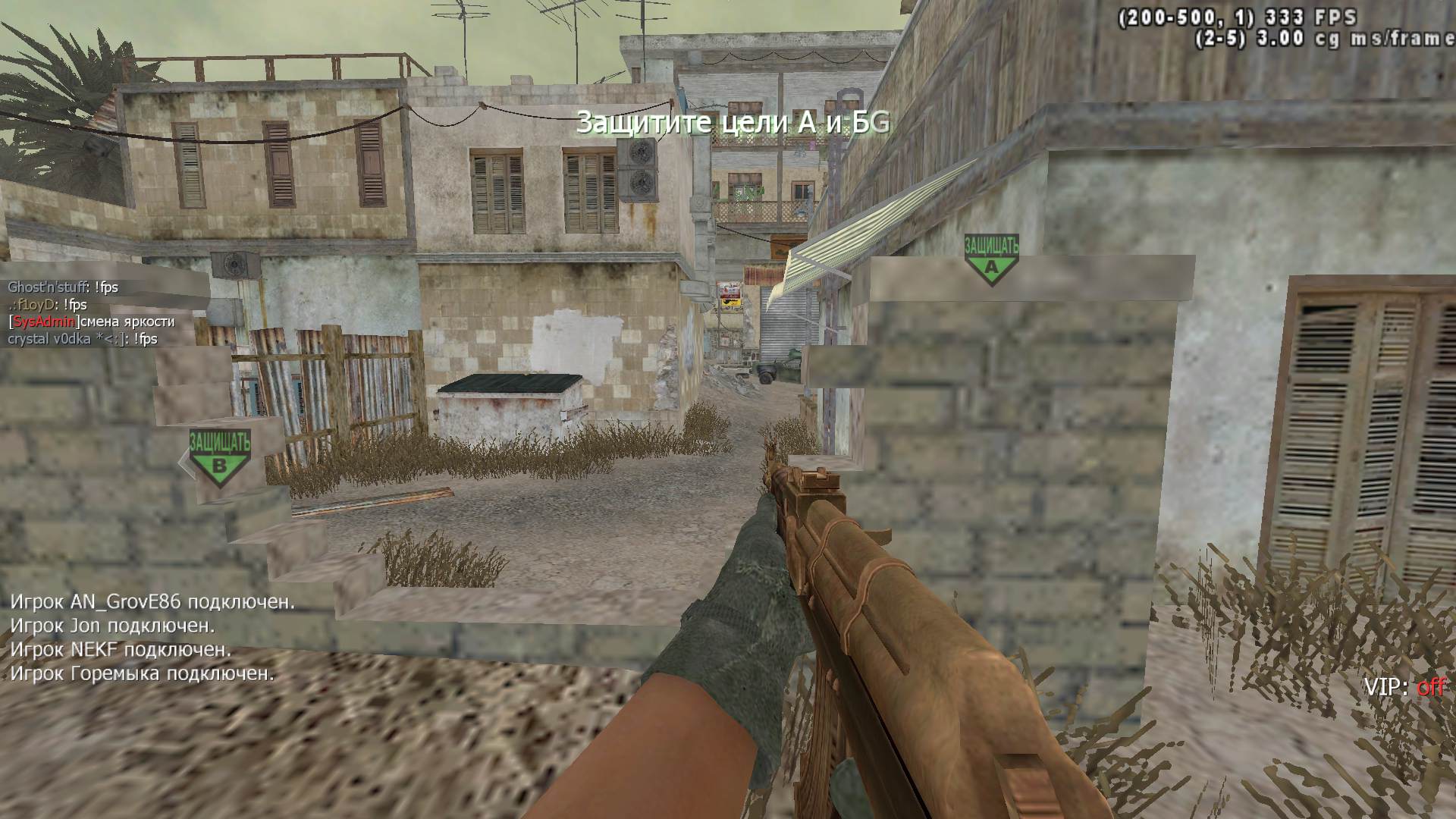The width and height of the screenshot is (1456, 819).
Task: Toggle the VIP off indicator
Action: pyautogui.click(x=1404, y=687)
